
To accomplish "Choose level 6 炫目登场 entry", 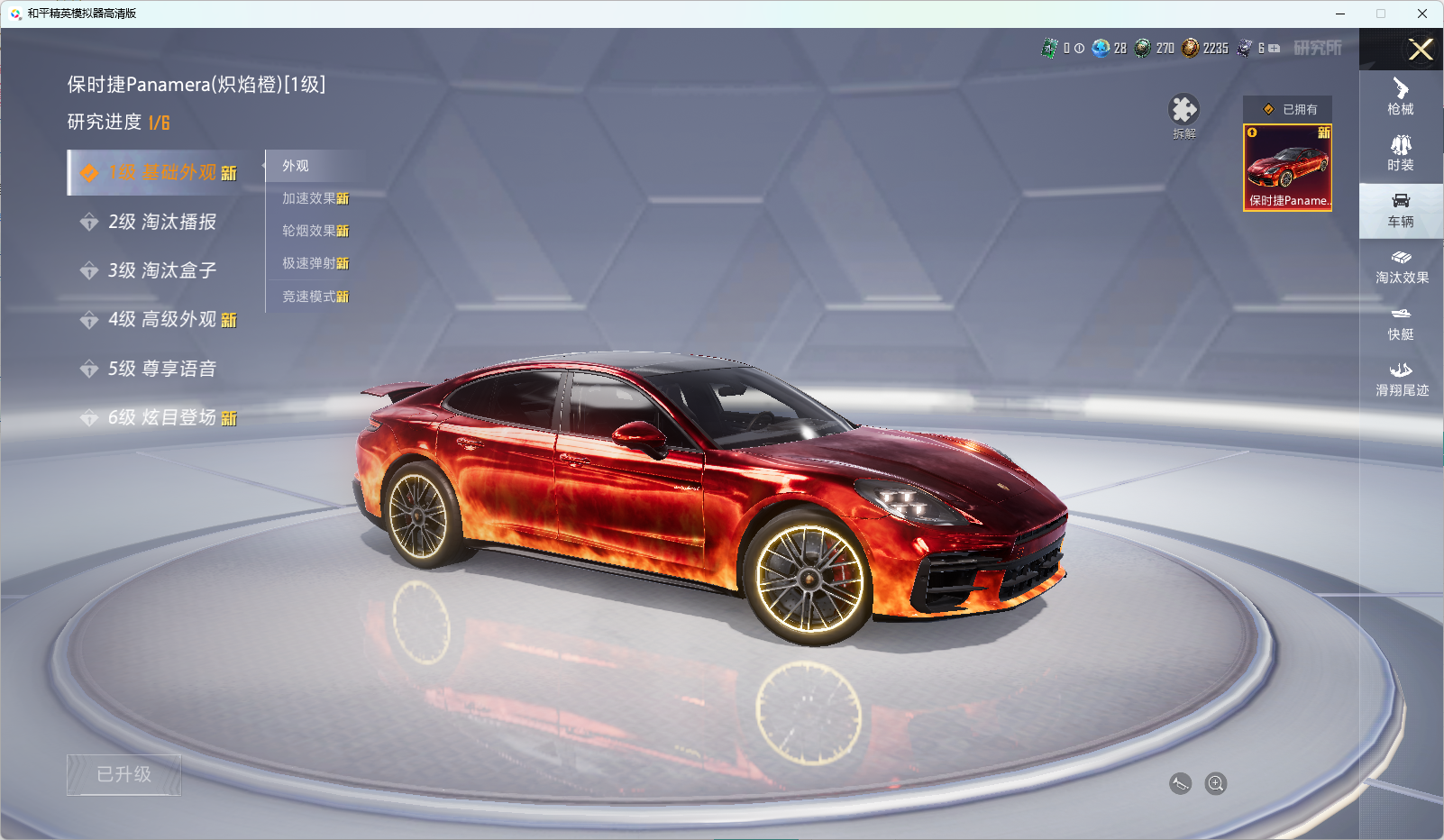I will 162,417.
